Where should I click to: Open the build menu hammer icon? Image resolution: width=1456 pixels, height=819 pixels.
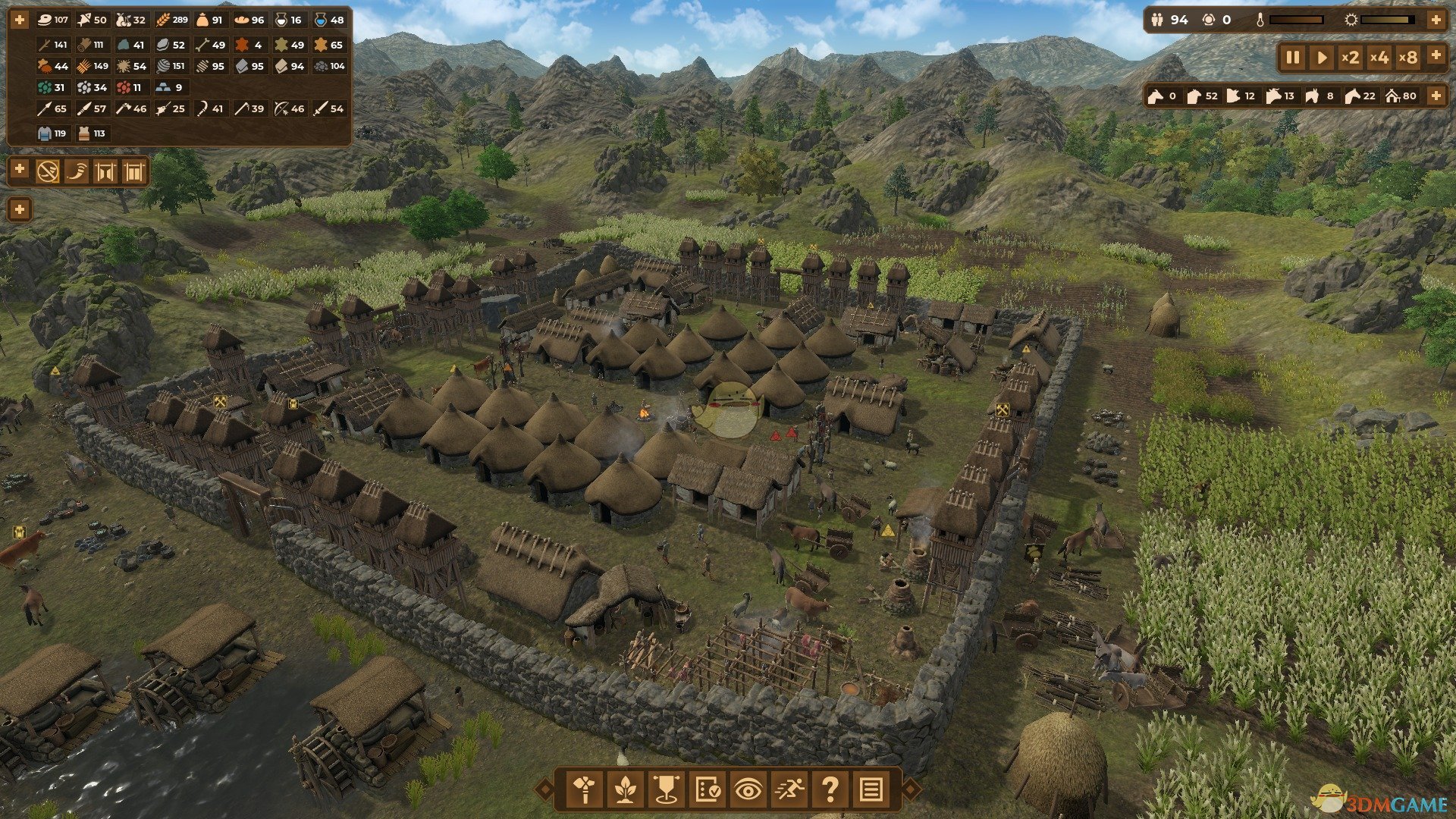(585, 790)
